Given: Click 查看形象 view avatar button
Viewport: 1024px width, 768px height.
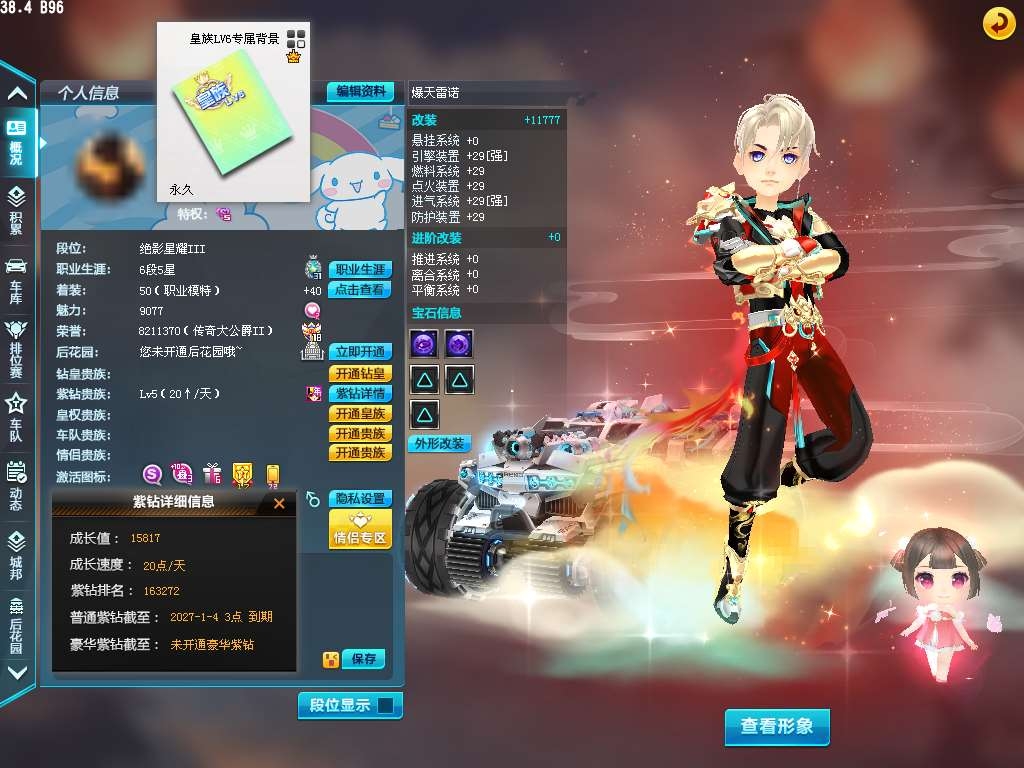Looking at the screenshot, I should 777,727.
